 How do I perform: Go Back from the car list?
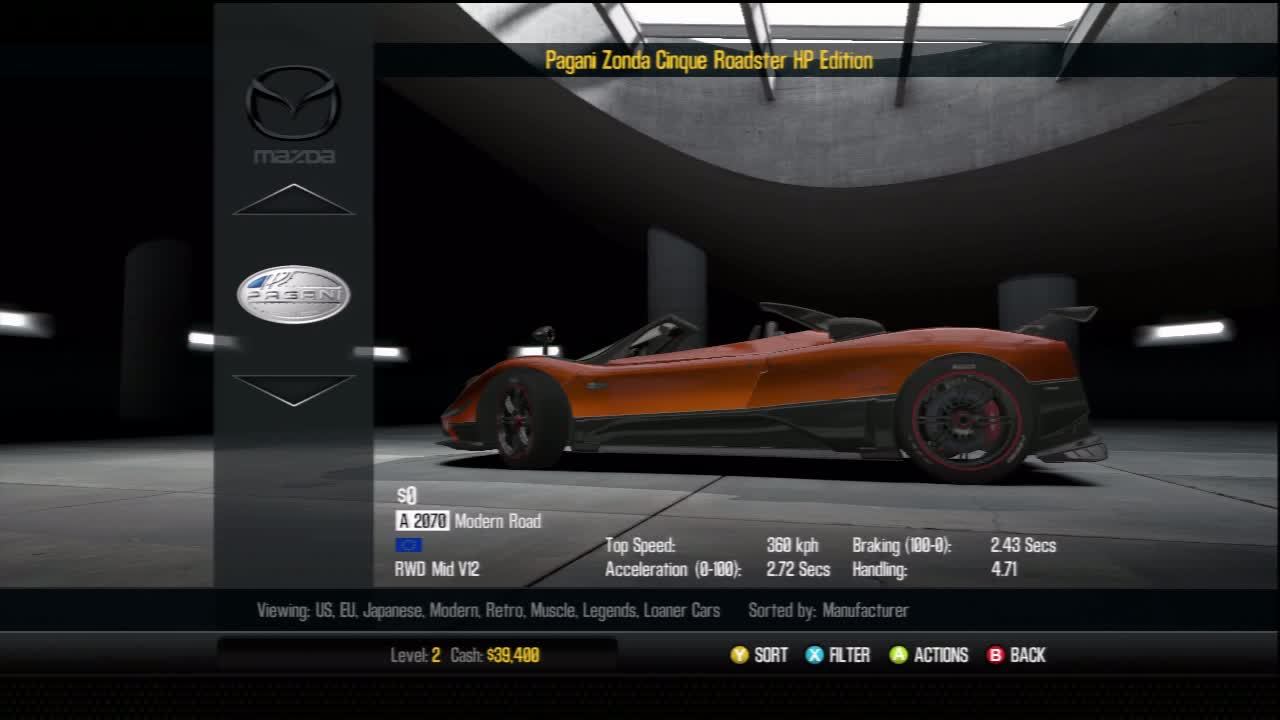(x=1016, y=655)
